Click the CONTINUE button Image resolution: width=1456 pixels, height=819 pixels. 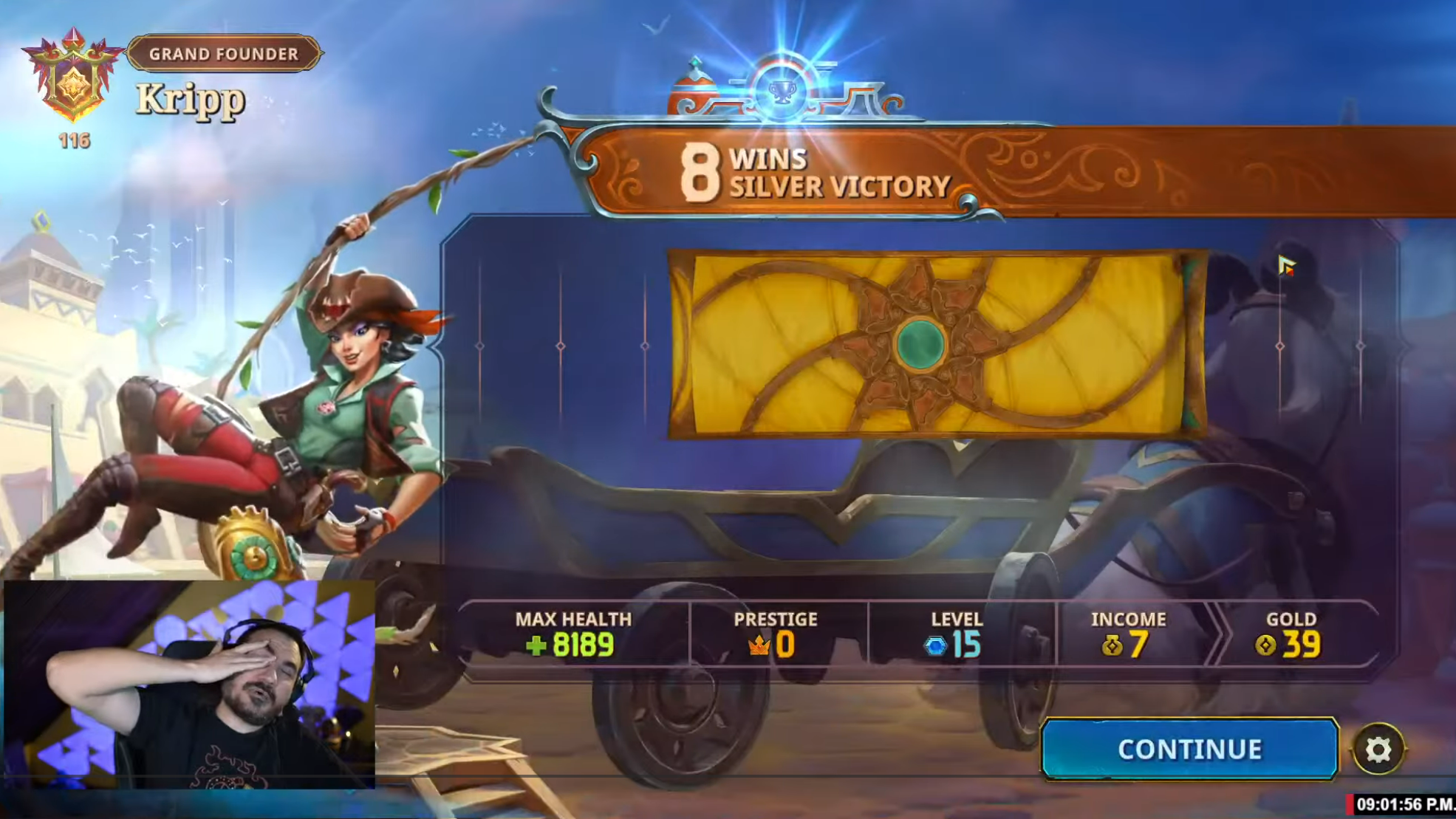pos(1189,749)
